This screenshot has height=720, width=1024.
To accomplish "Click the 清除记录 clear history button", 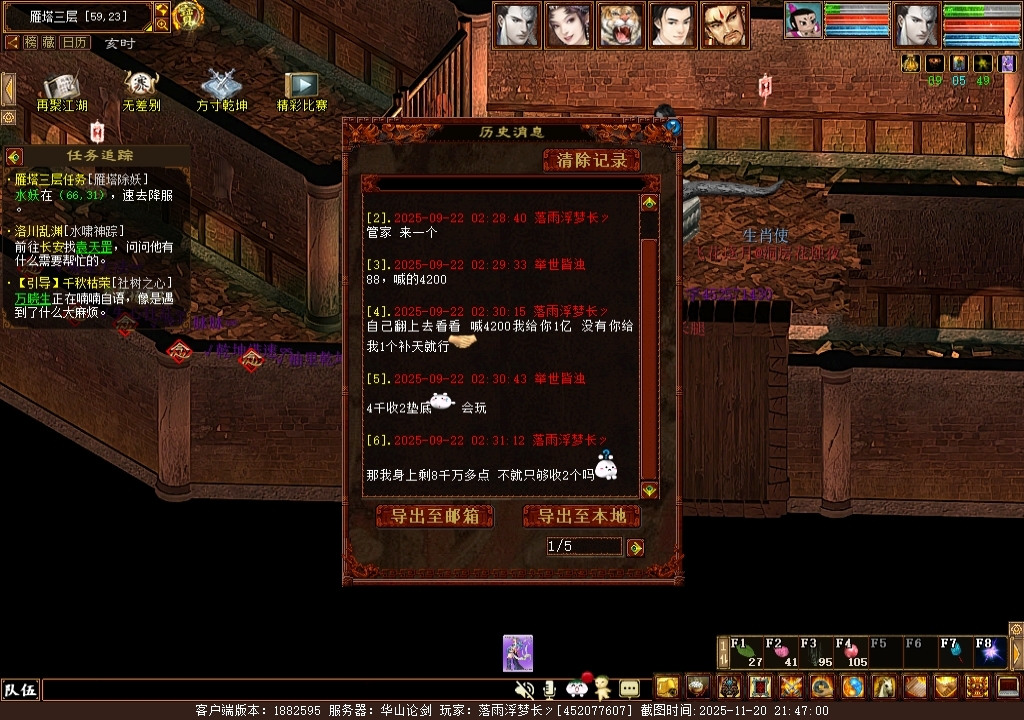I will [592, 160].
